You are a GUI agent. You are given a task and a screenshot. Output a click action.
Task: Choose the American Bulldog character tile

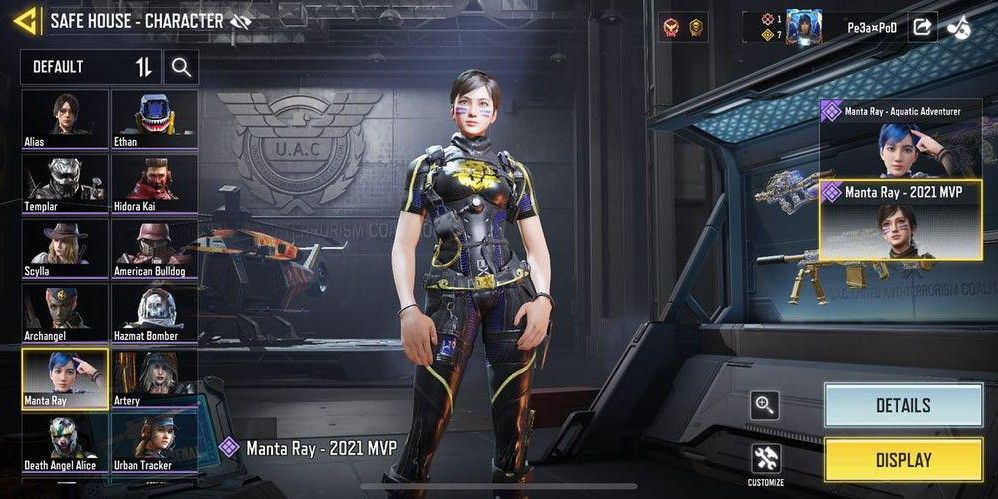click(154, 249)
